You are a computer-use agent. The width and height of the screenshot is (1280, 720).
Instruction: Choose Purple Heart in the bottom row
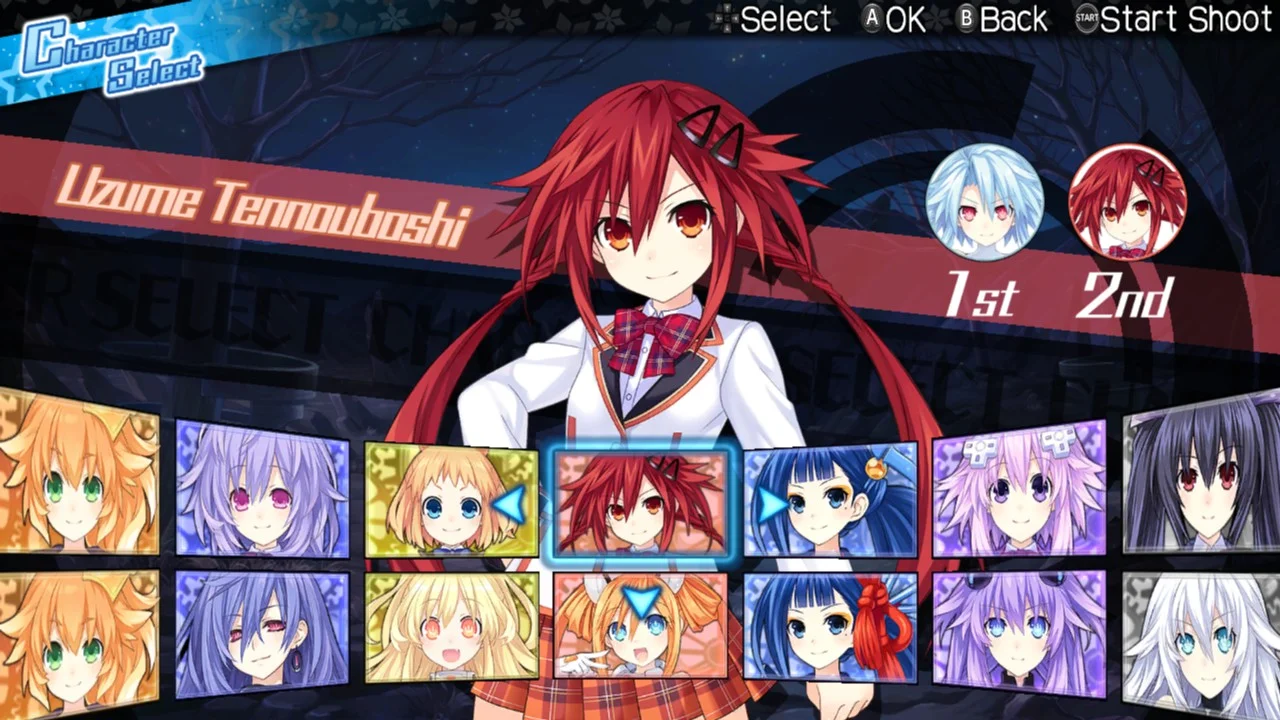(1020, 635)
